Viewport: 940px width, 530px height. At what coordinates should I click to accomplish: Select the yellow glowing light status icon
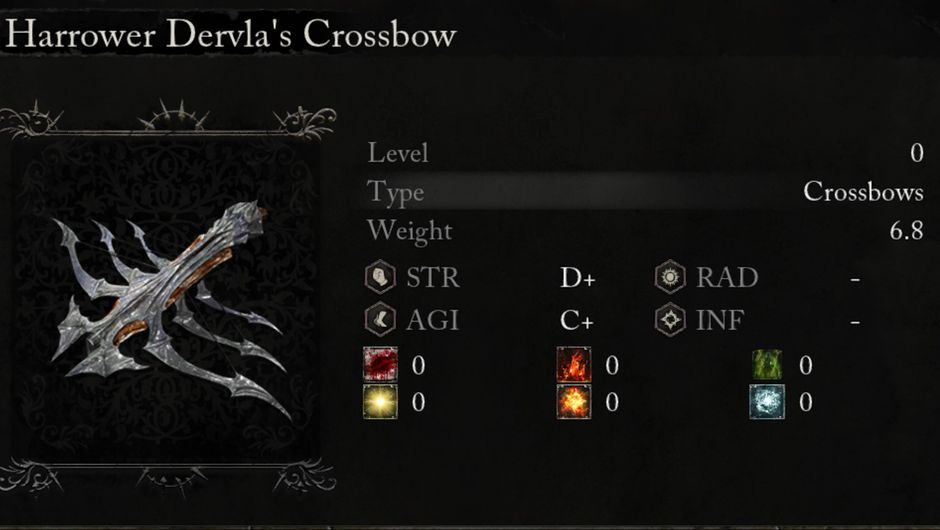point(380,402)
